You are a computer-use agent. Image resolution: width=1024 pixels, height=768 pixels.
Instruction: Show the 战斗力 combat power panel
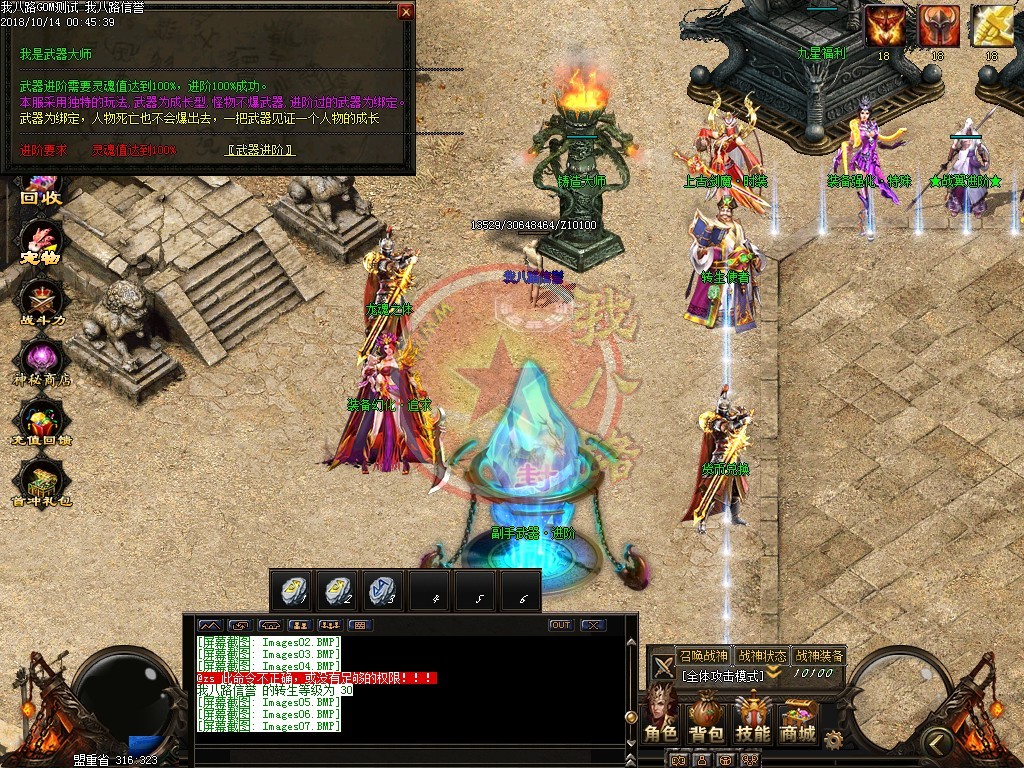tap(41, 298)
